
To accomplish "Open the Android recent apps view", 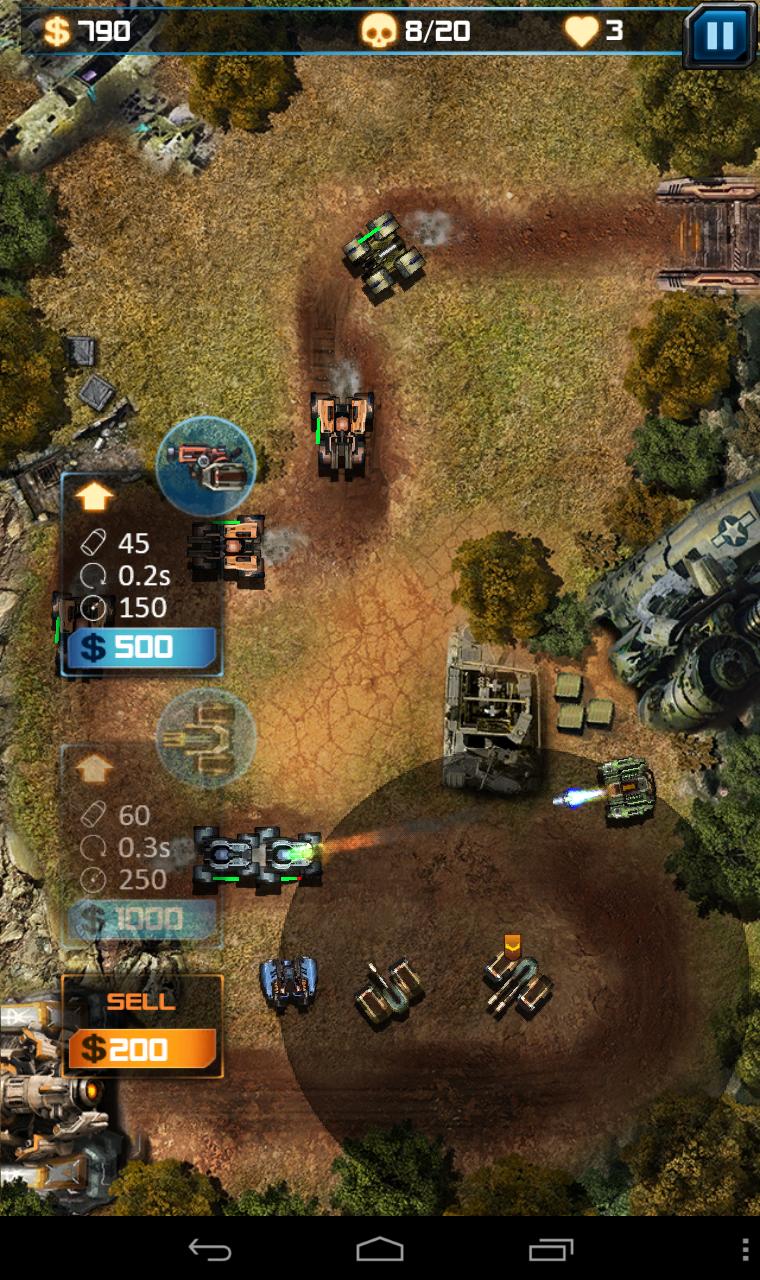I will point(551,1249).
